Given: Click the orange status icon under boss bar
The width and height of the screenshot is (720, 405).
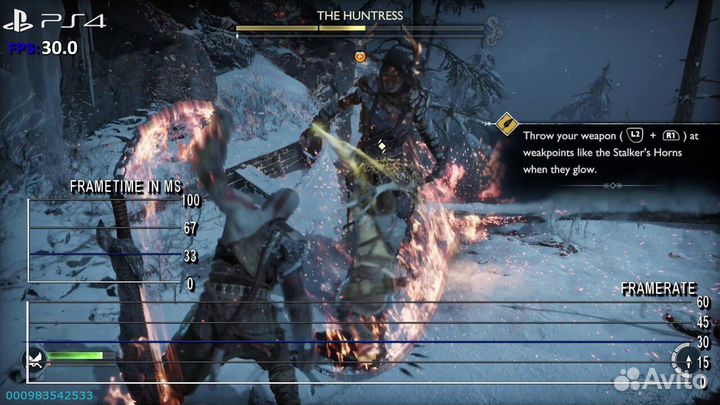Looking at the screenshot, I should tap(360, 56).
